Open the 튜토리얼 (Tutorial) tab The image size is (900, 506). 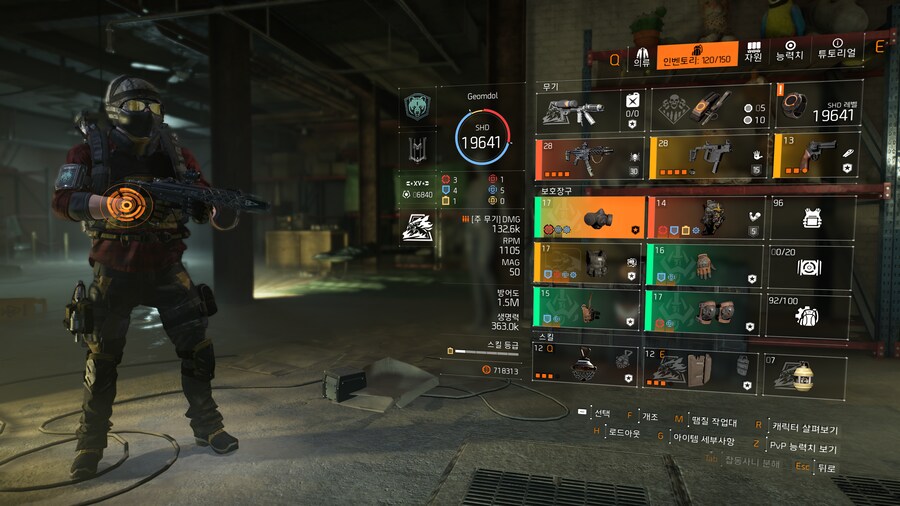pos(837,51)
